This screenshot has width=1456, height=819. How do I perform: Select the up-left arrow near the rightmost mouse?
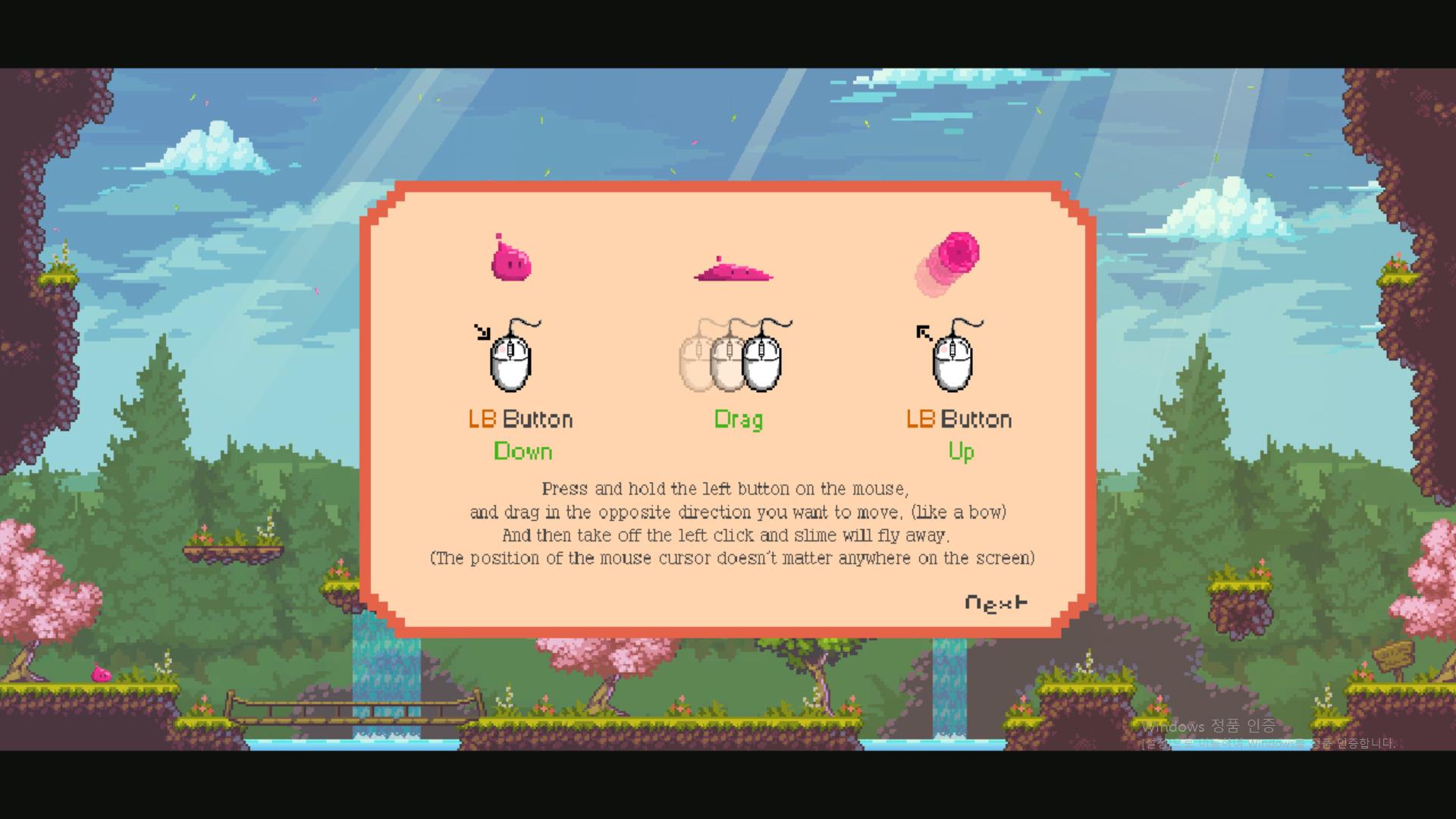(x=922, y=331)
